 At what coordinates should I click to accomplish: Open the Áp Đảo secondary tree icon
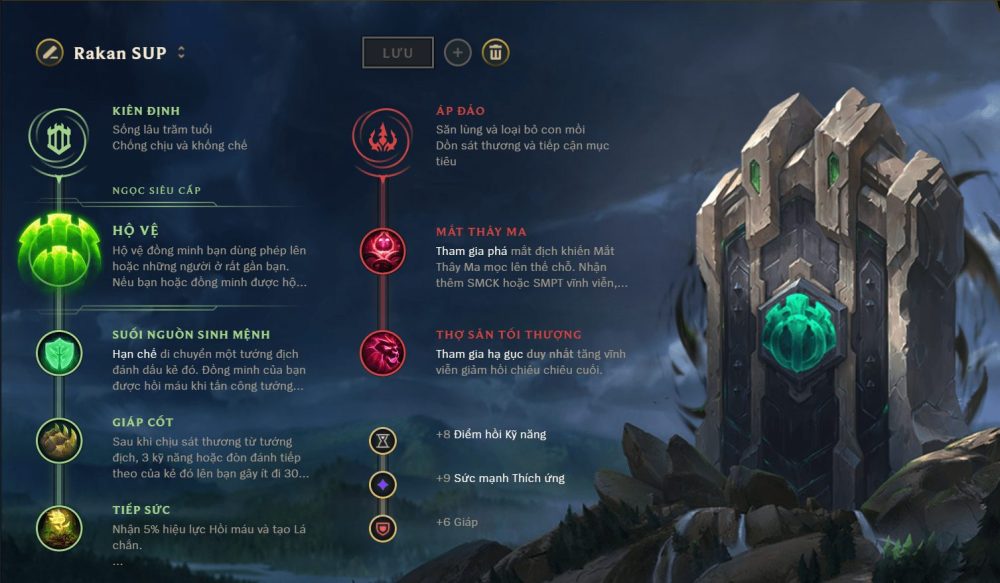pos(383,137)
